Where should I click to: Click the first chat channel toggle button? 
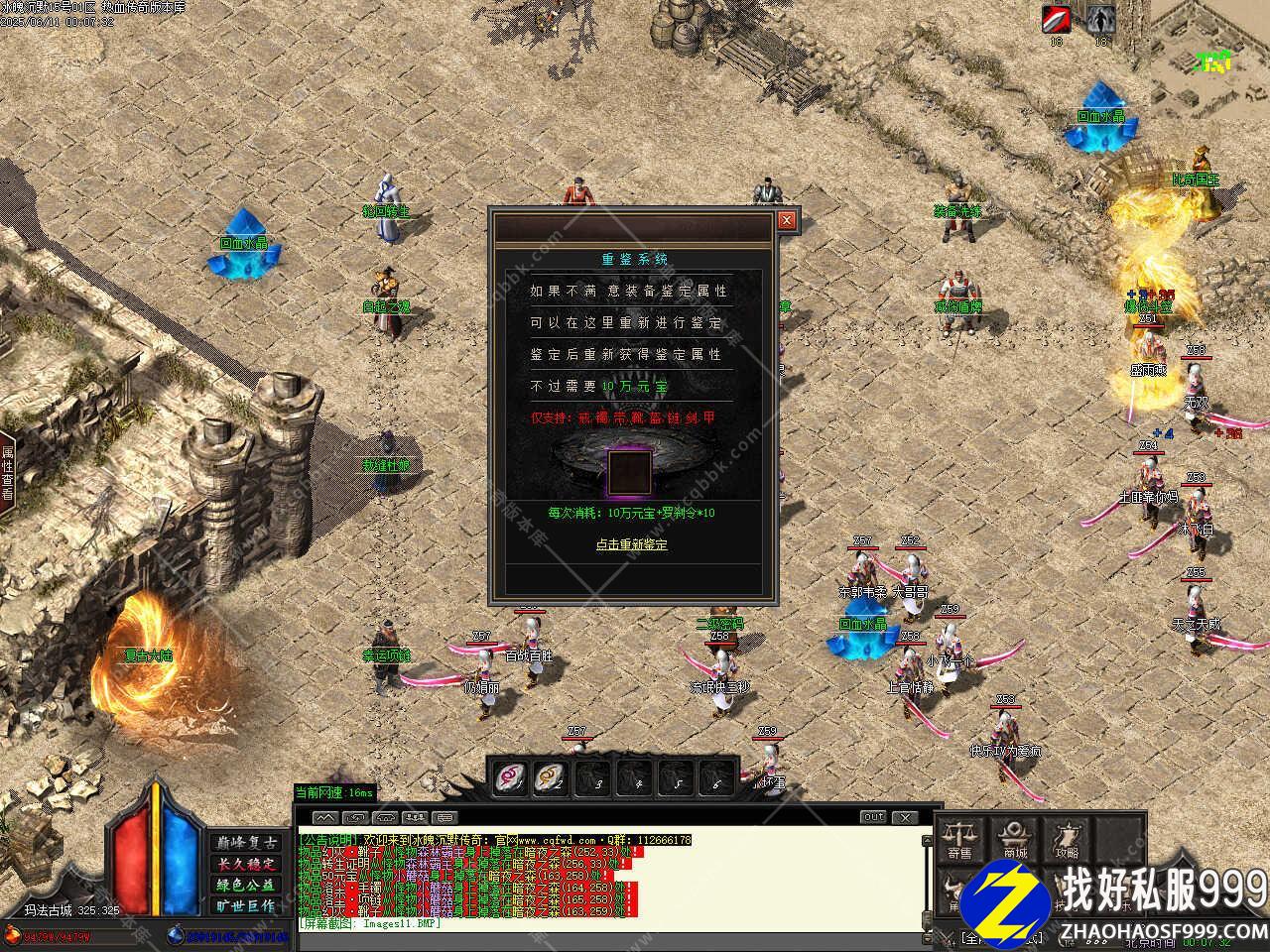[325, 818]
